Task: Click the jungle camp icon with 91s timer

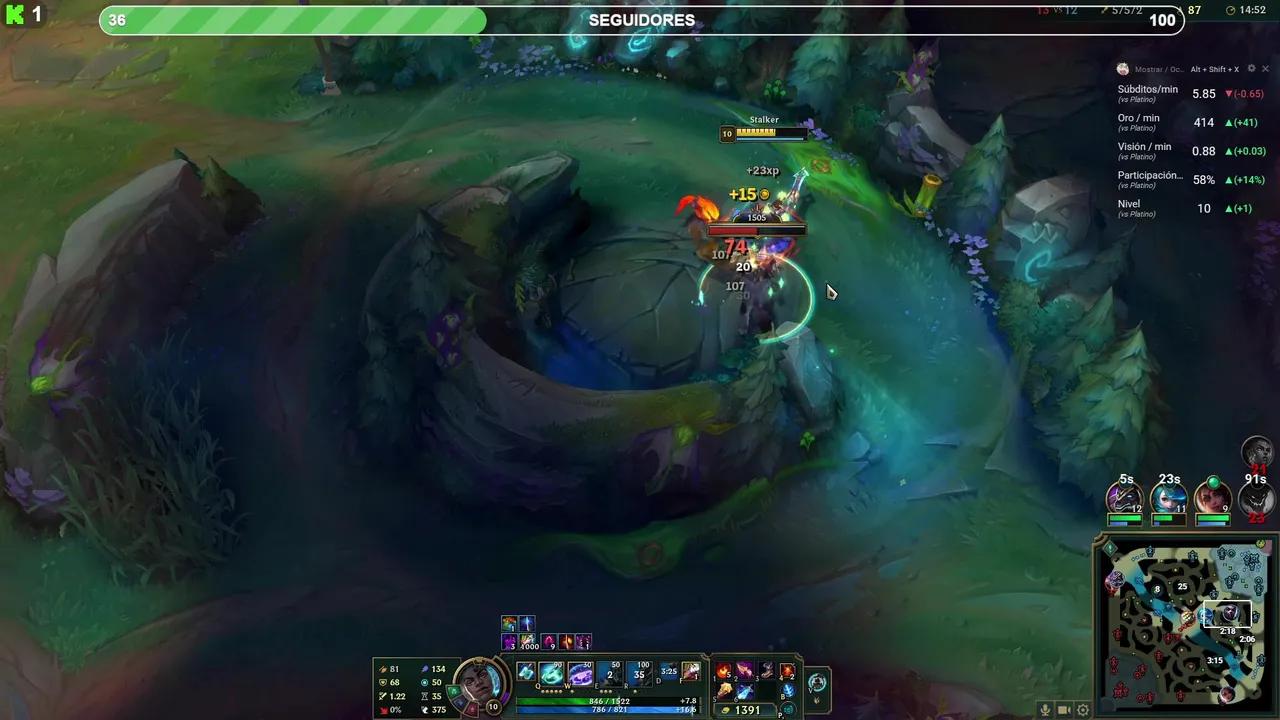Action: [x=1255, y=500]
